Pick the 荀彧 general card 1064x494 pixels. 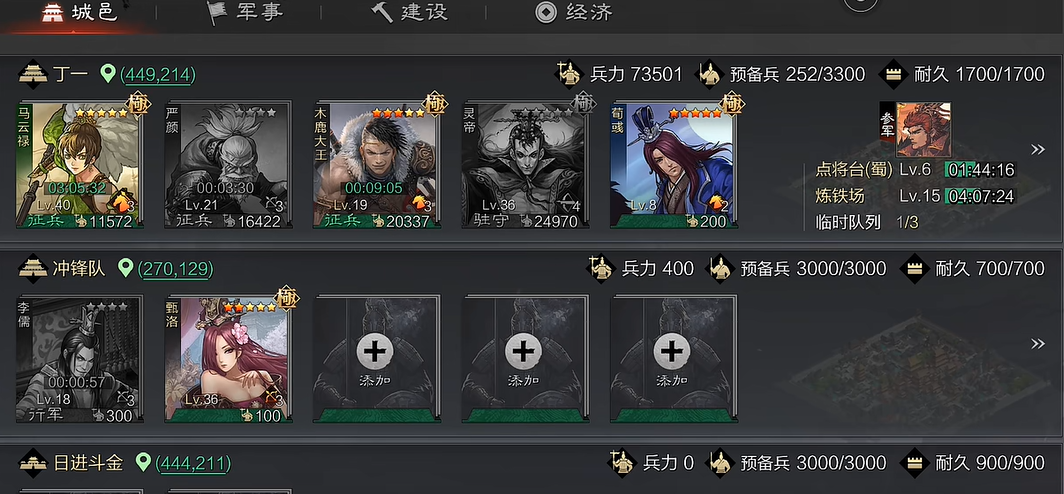pyautogui.click(x=671, y=165)
